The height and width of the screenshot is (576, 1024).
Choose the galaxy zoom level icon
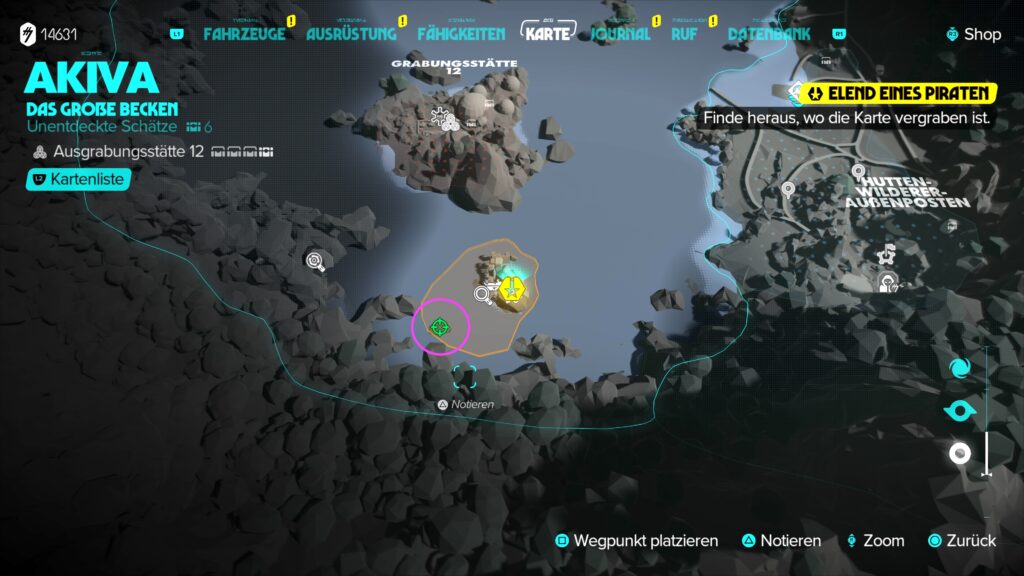click(960, 368)
